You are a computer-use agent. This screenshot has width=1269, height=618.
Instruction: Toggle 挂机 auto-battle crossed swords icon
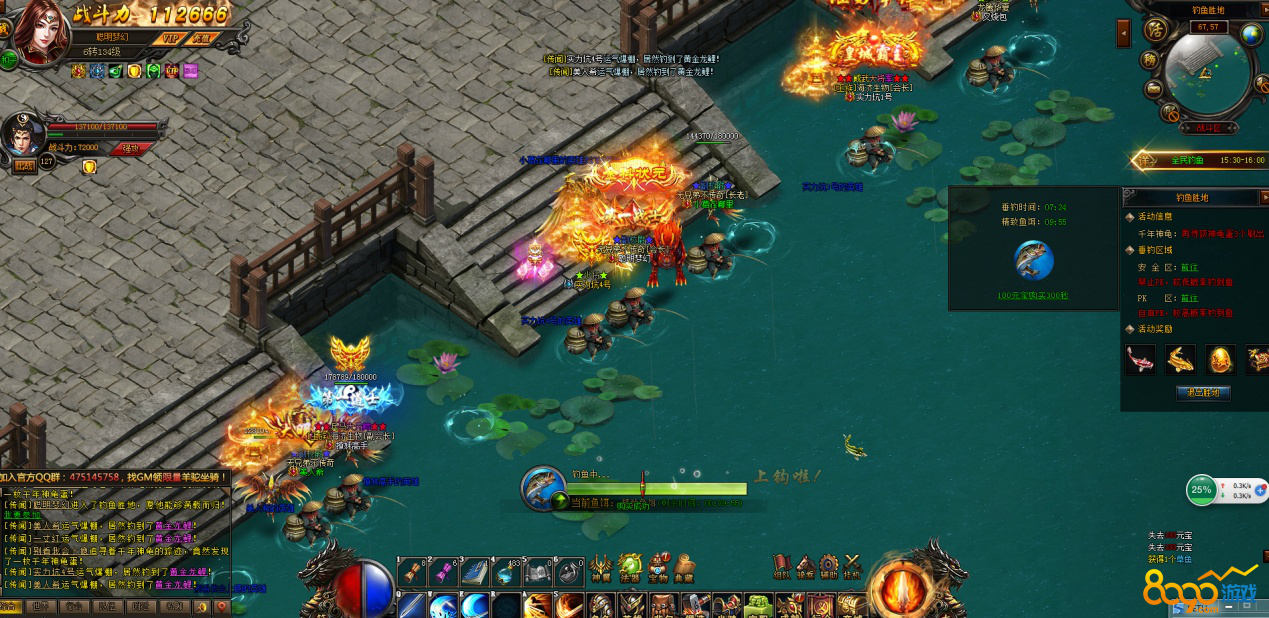(852, 566)
